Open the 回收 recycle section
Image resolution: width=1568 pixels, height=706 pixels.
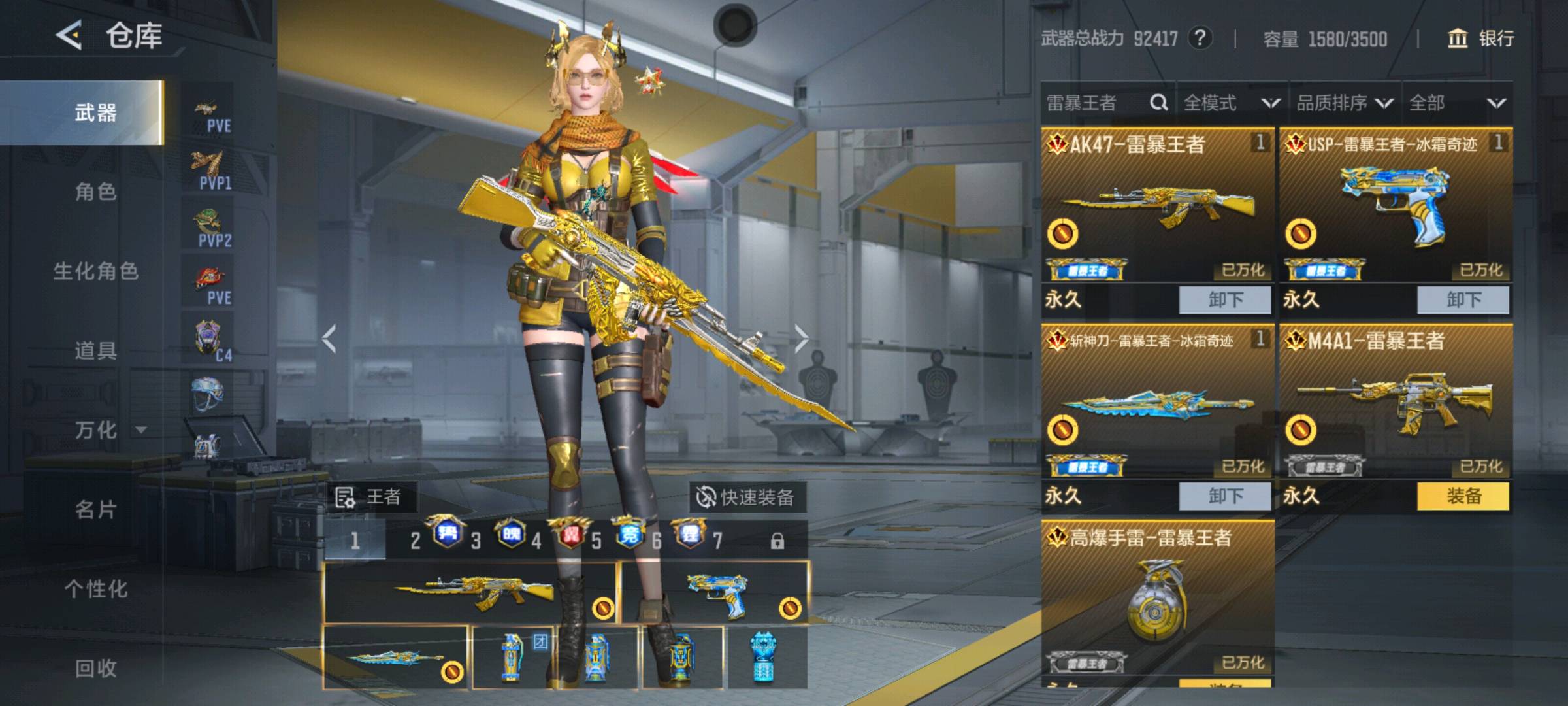pos(95,668)
